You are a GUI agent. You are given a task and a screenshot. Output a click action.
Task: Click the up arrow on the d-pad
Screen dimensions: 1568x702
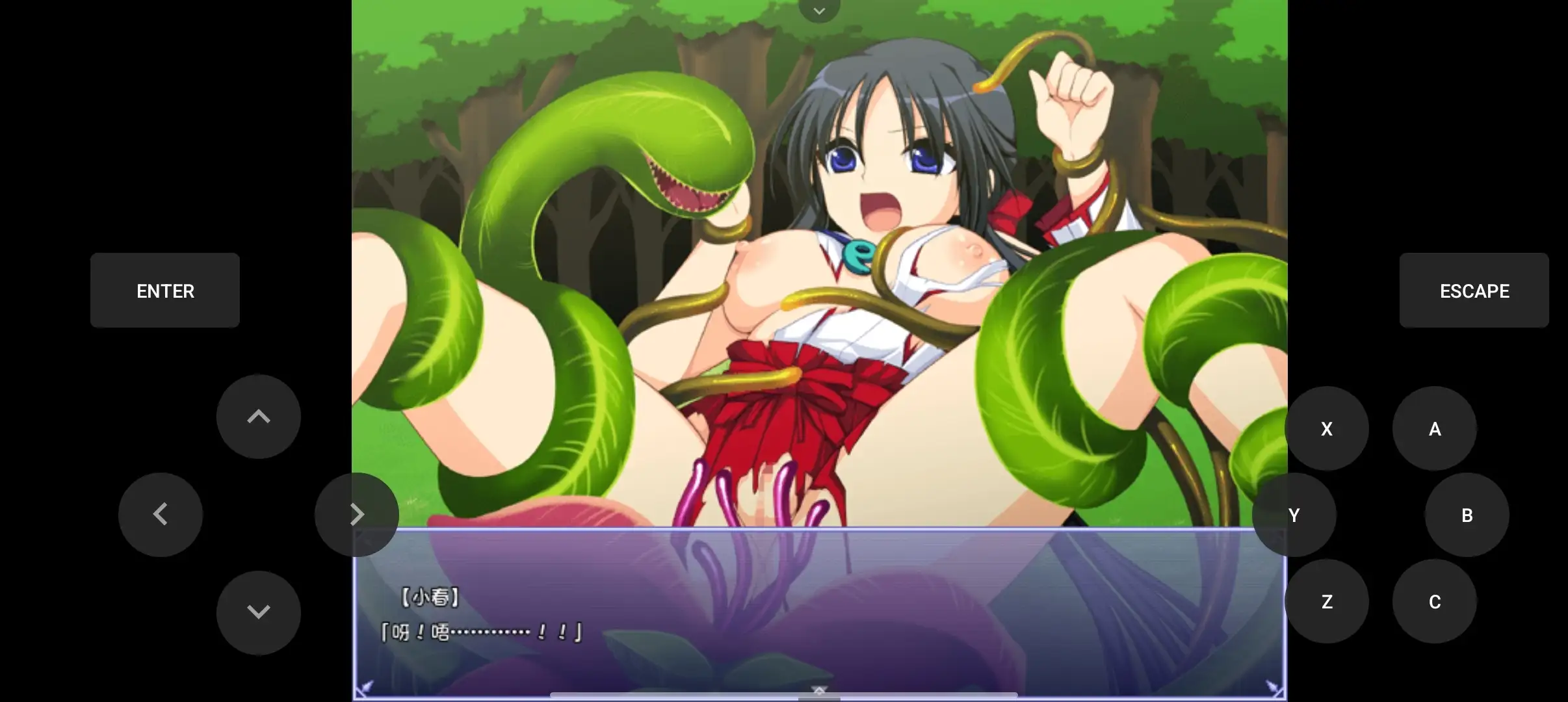[x=259, y=417]
